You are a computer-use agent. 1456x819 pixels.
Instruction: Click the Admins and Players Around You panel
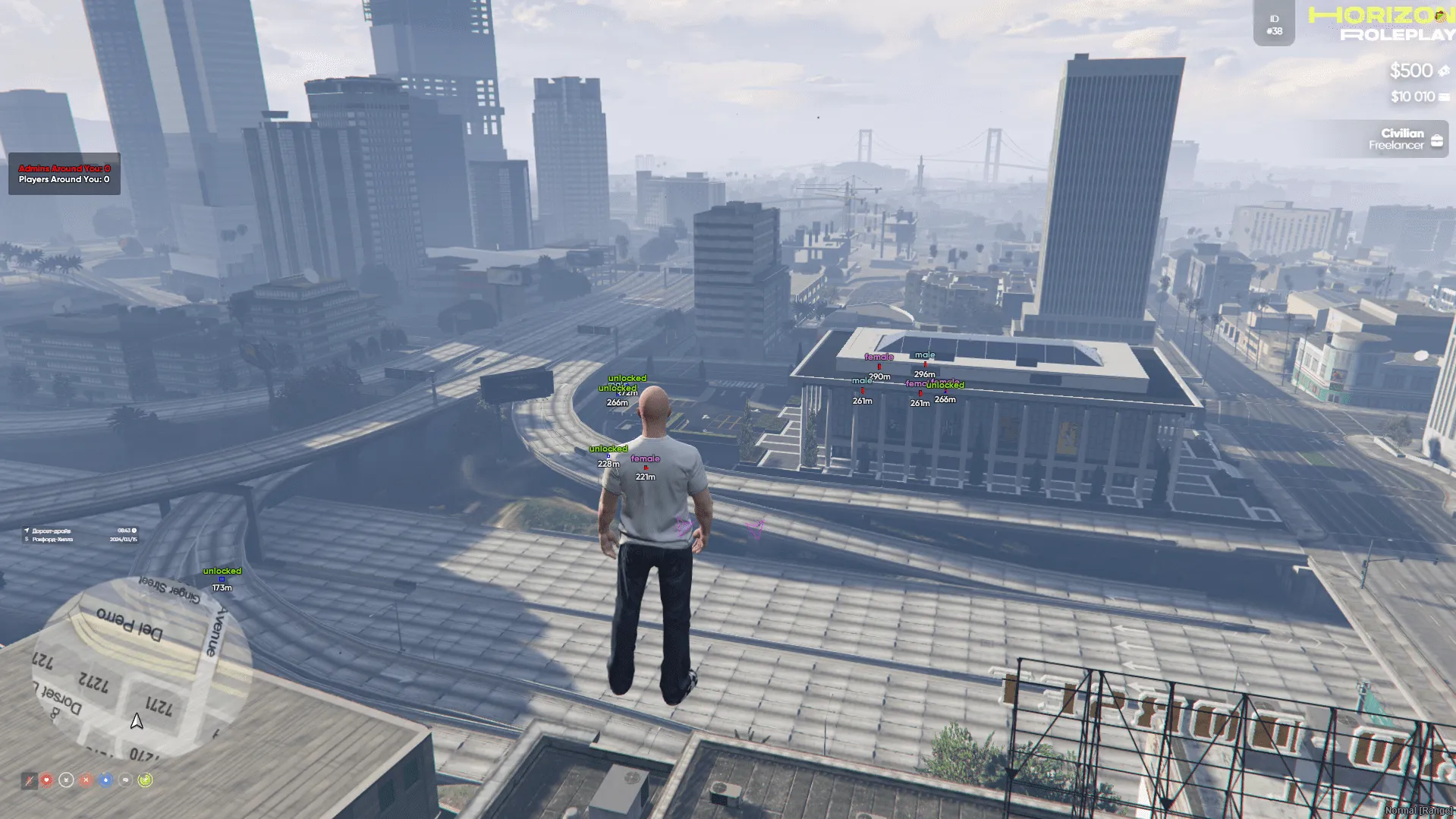pos(64,174)
